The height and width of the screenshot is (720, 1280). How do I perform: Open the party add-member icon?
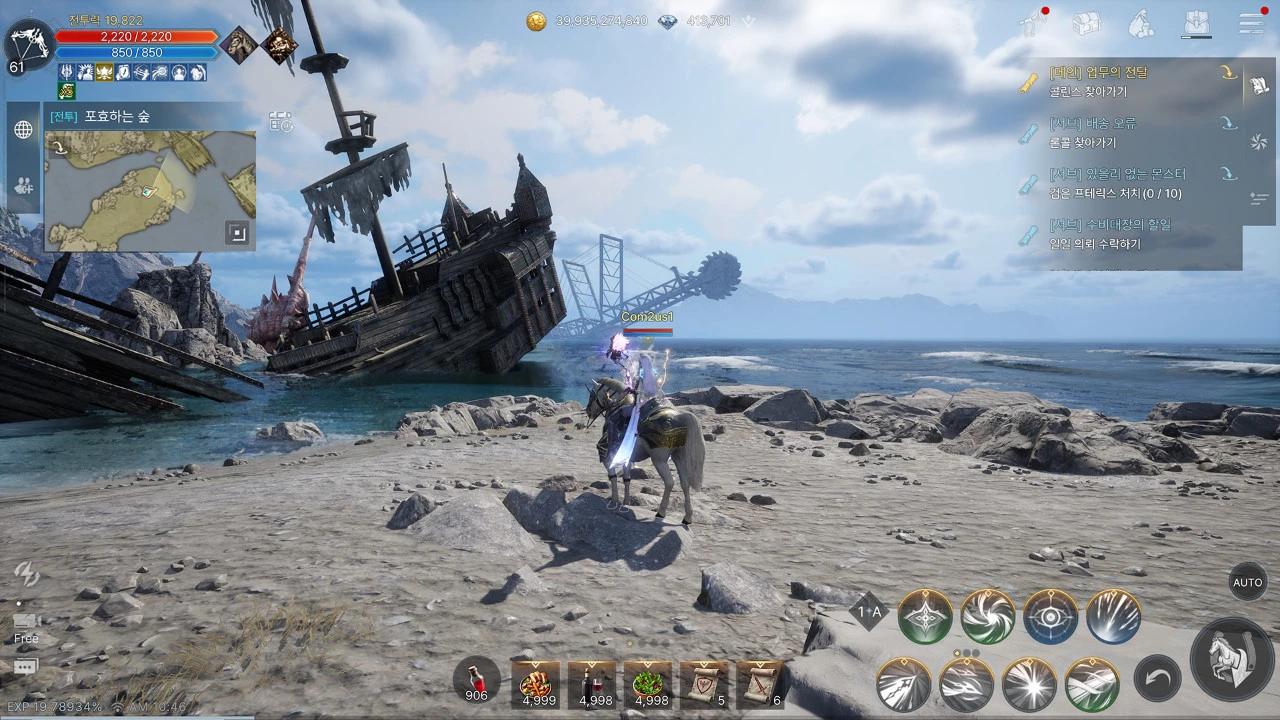pos(23,186)
